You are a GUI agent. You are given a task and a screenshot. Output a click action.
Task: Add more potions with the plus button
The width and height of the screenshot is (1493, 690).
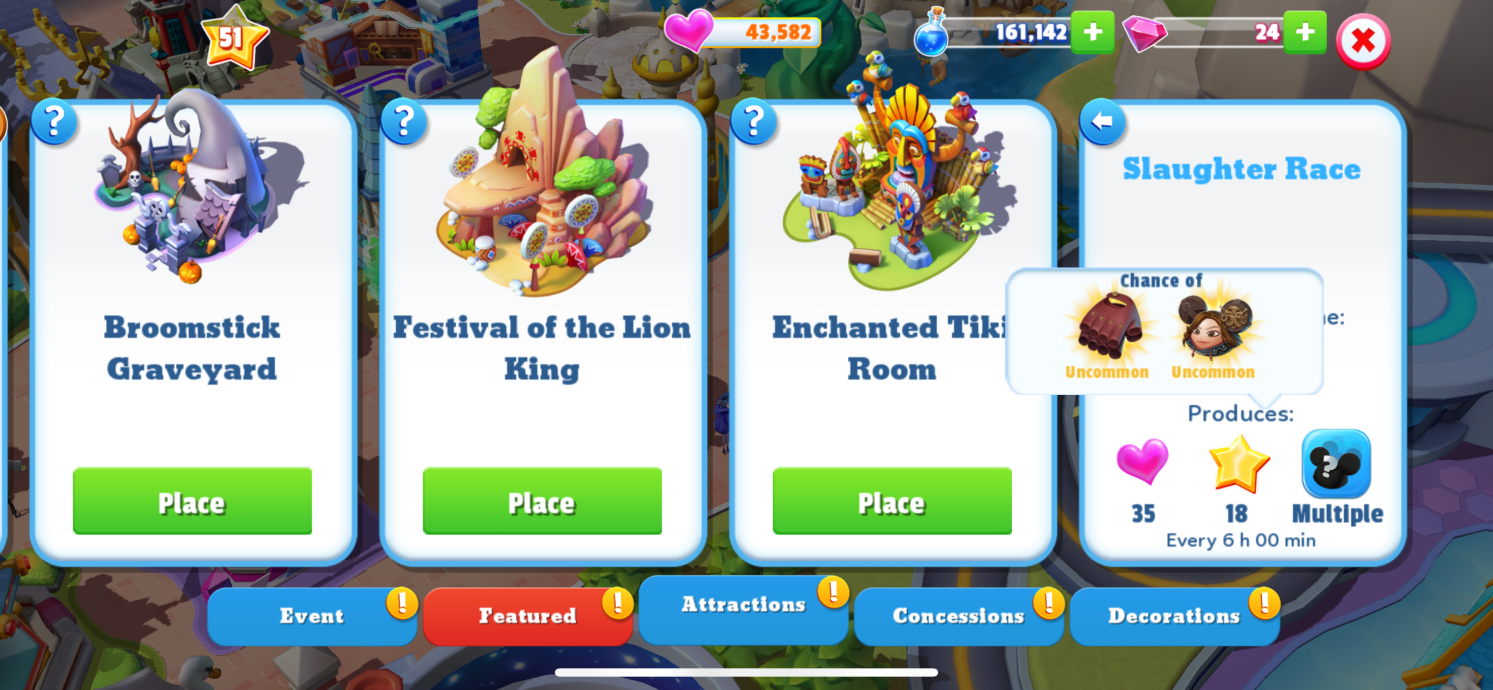click(1092, 32)
